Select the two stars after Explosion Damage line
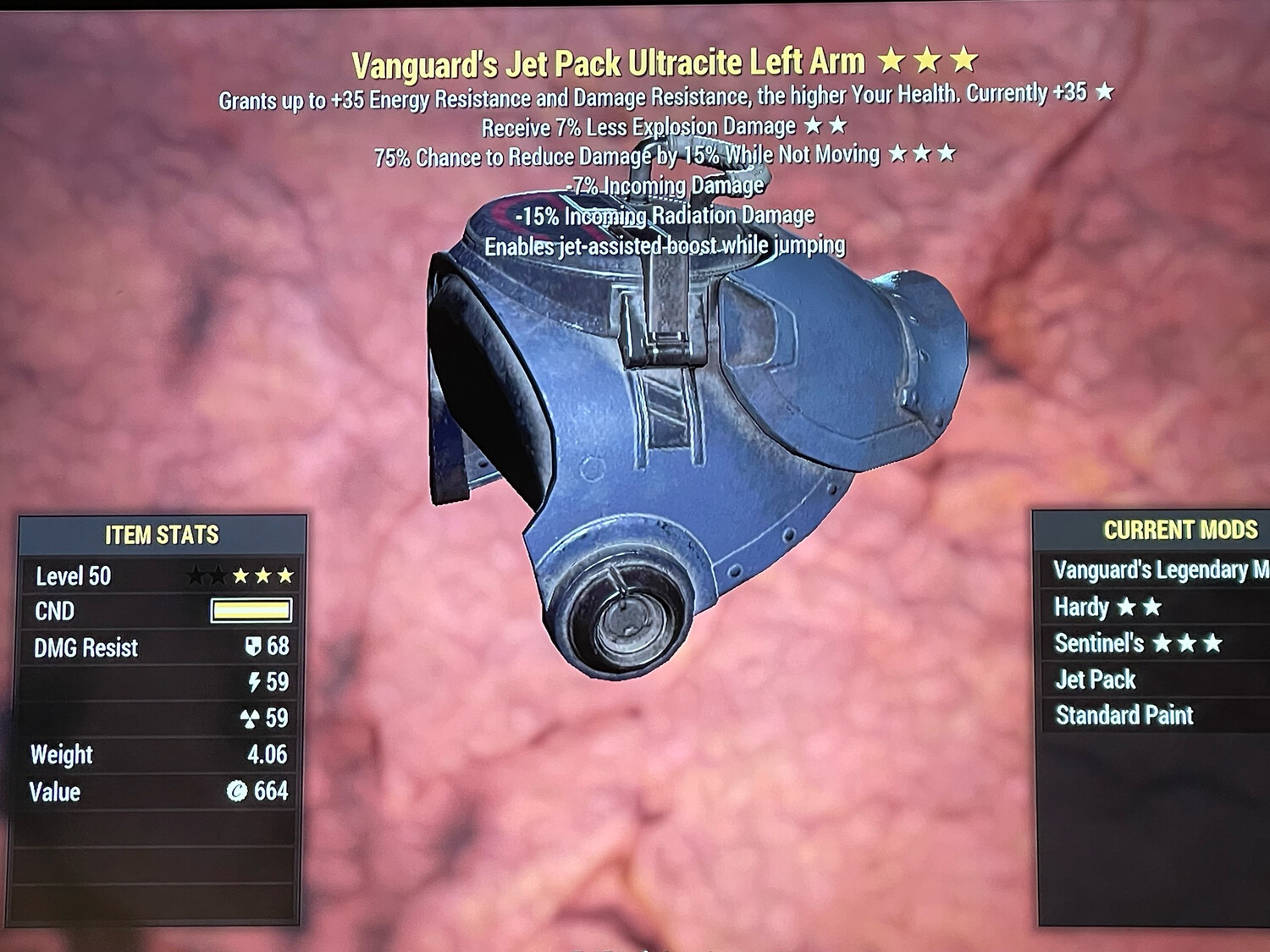This screenshot has height=952, width=1270. point(826,127)
